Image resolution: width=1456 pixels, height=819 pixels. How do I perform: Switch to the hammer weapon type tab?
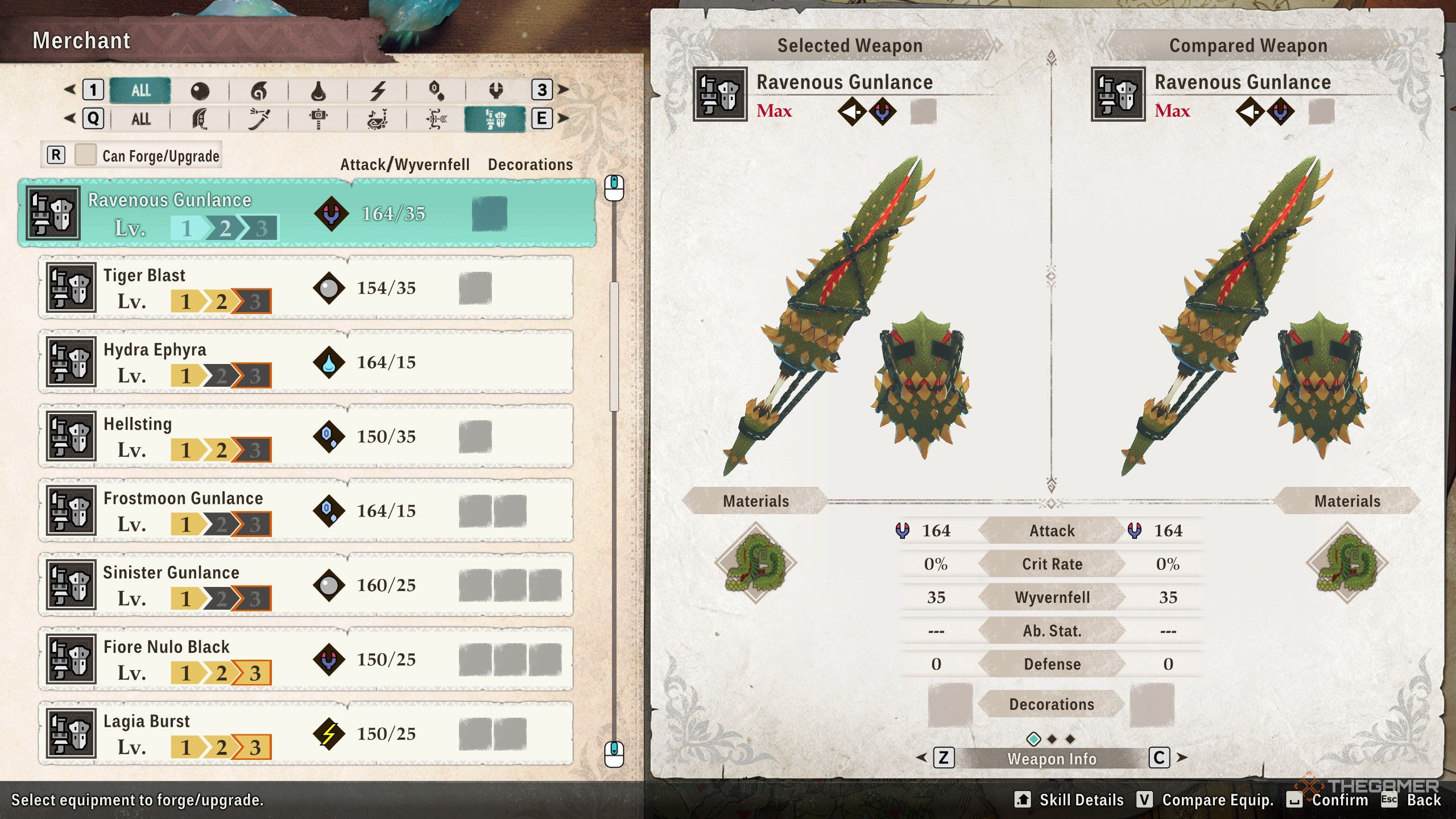pyautogui.click(x=318, y=119)
